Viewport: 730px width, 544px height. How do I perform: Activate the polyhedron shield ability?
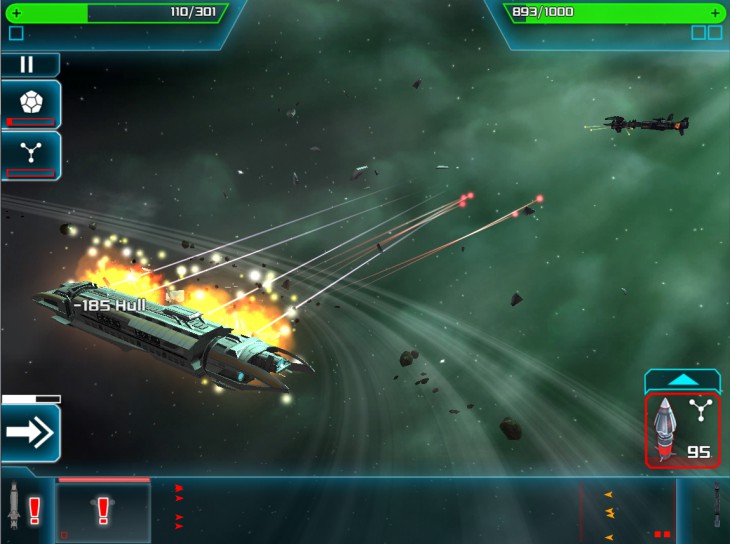(x=30, y=103)
